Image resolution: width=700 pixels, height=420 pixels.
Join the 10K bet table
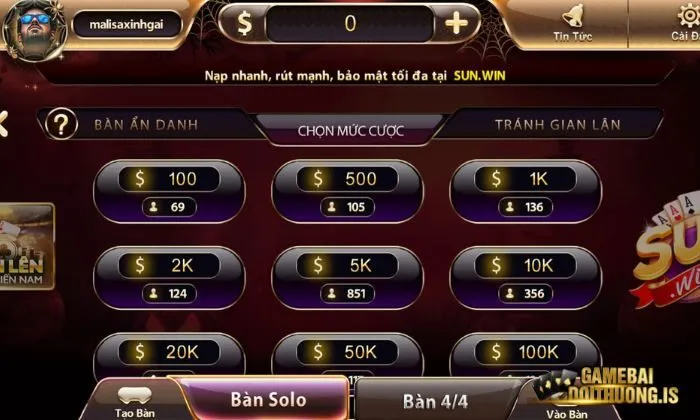click(526, 278)
